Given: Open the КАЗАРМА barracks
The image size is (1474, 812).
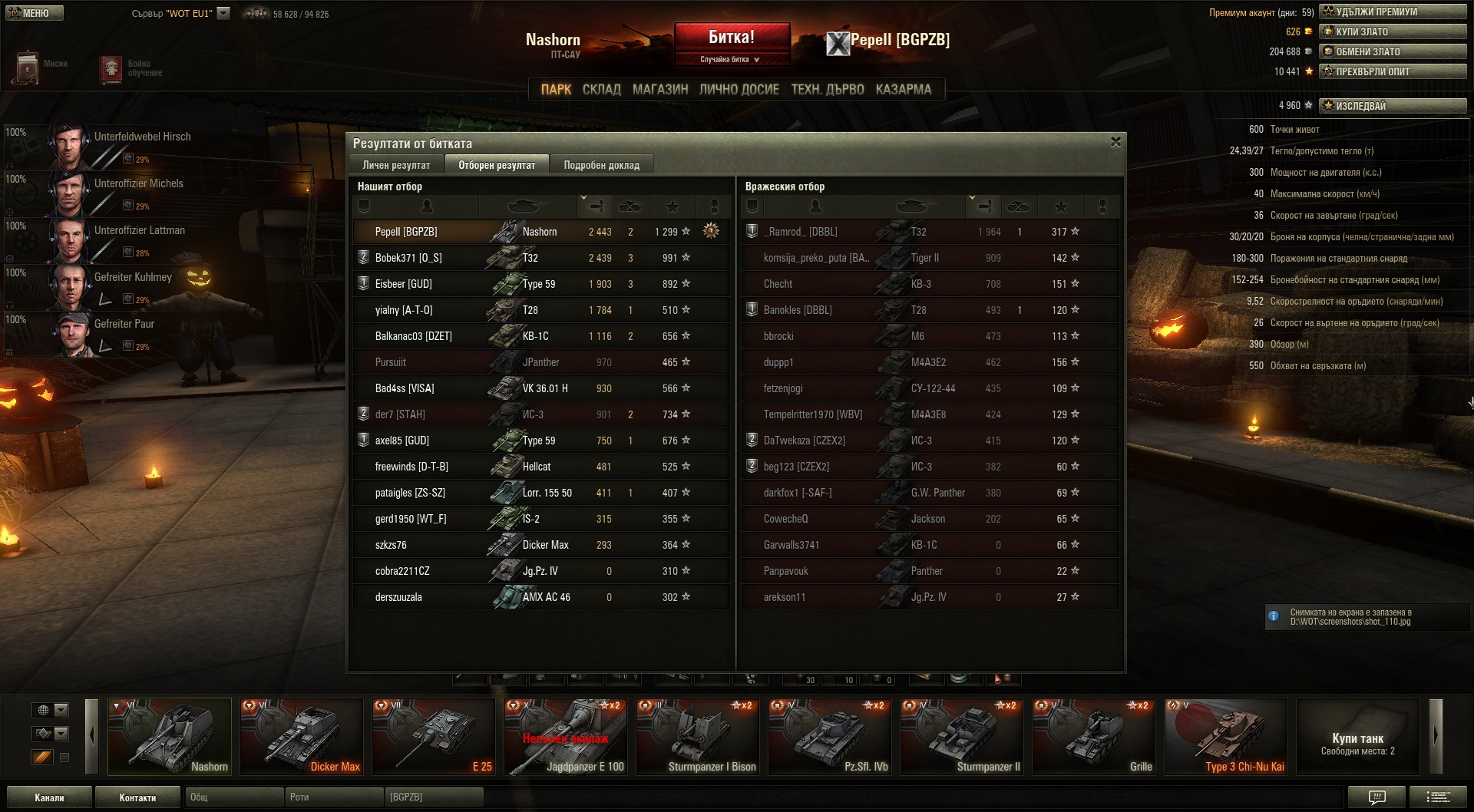Looking at the screenshot, I should (903, 90).
